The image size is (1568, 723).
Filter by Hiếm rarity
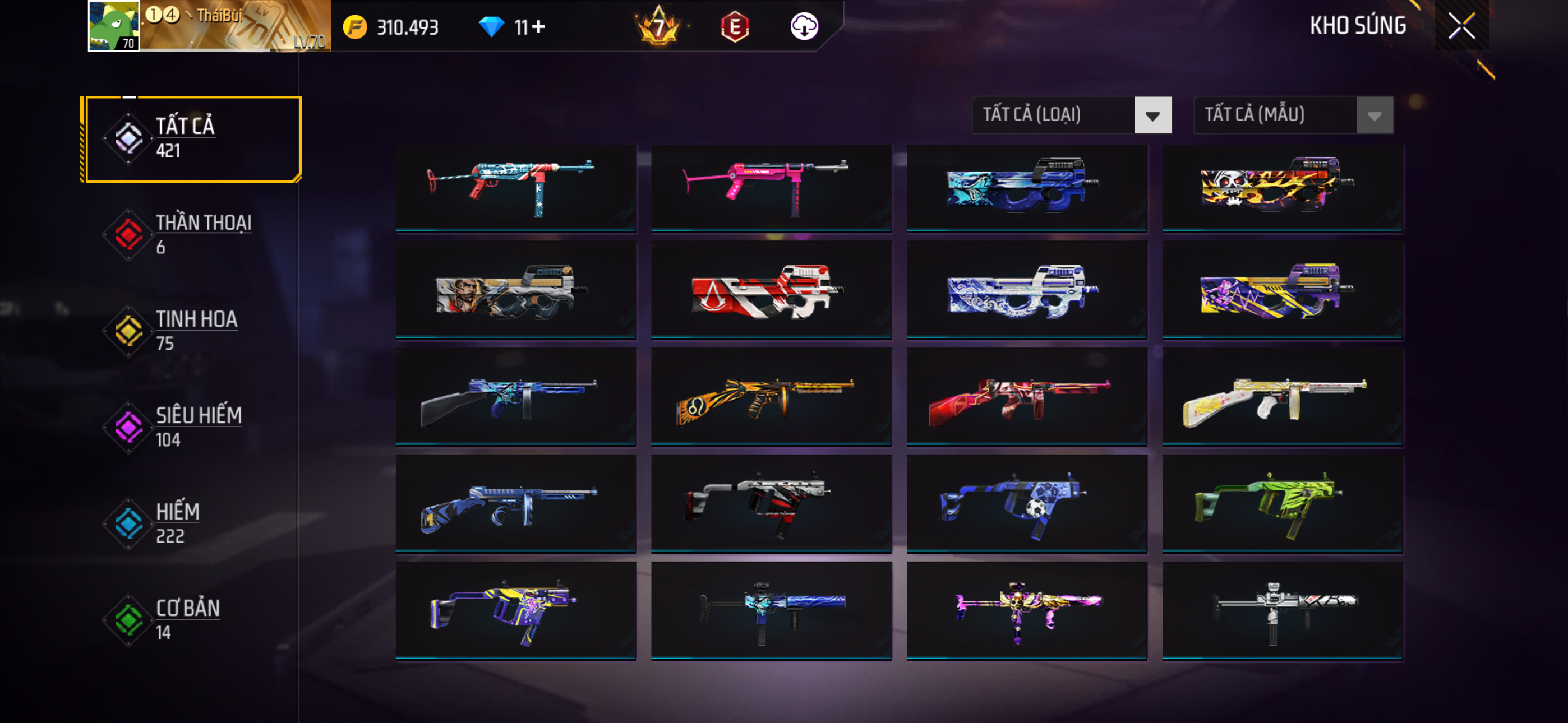192,523
